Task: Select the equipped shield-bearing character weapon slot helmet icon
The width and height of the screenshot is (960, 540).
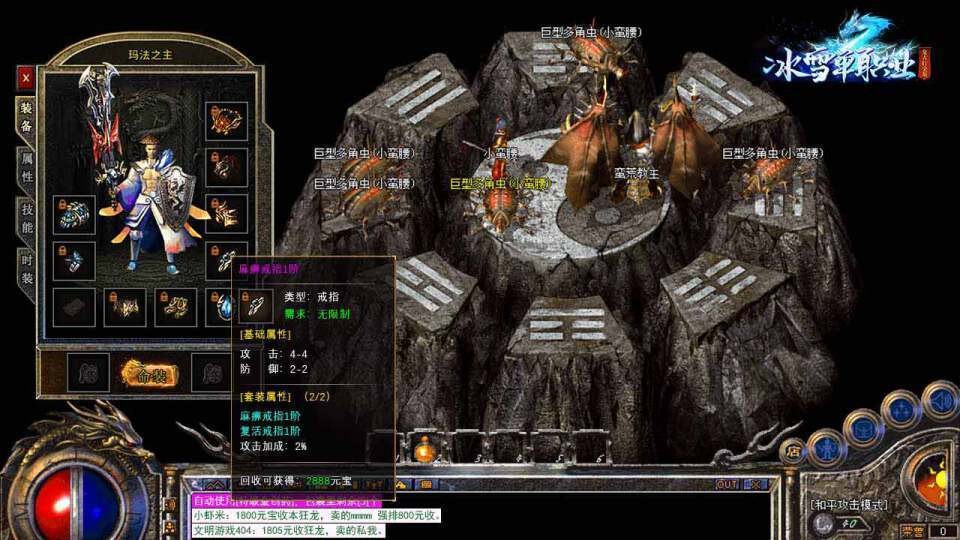Action: pyautogui.click(x=226, y=120)
